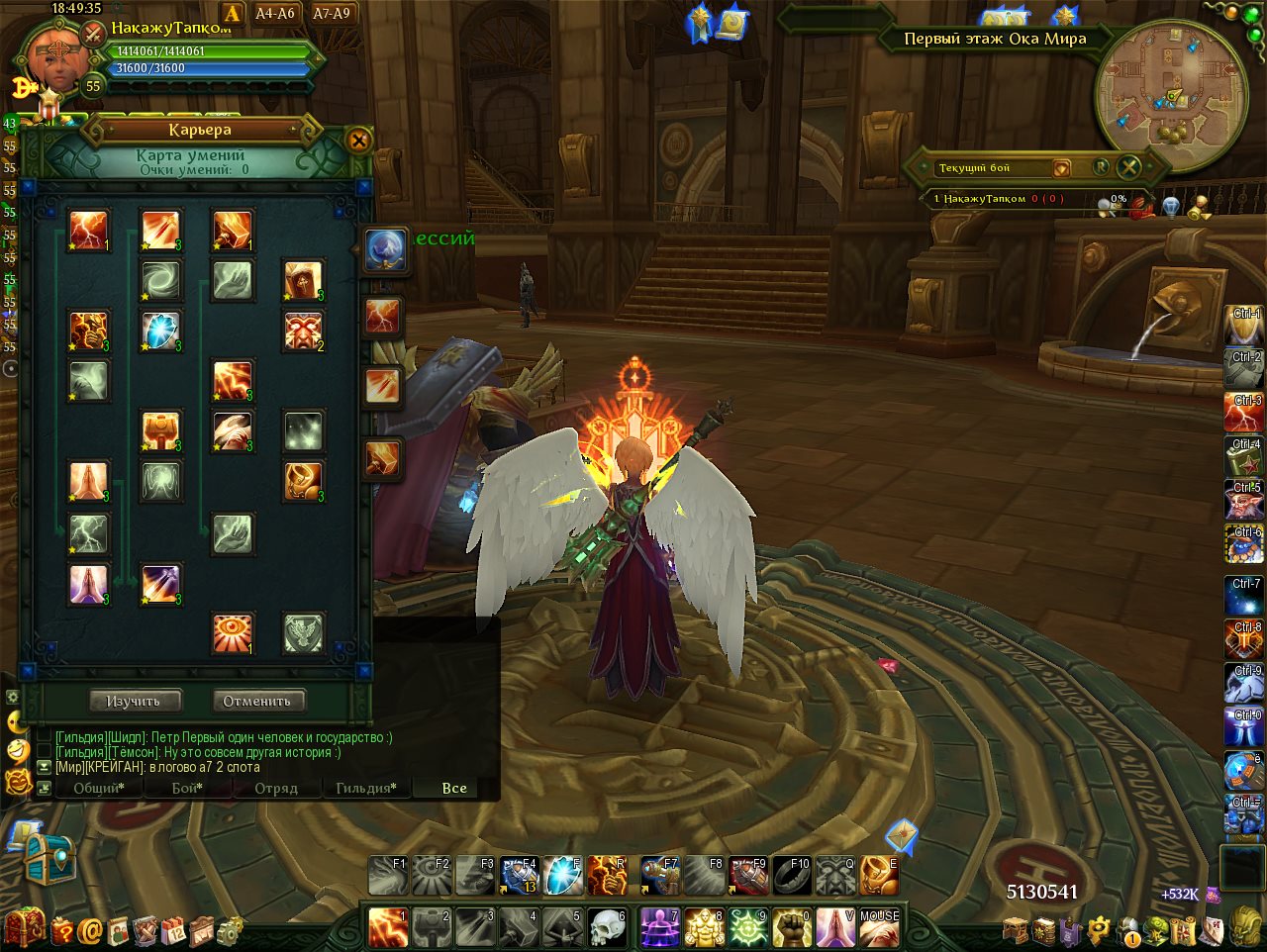Switch chat to the Гильдия tab

coord(365,788)
